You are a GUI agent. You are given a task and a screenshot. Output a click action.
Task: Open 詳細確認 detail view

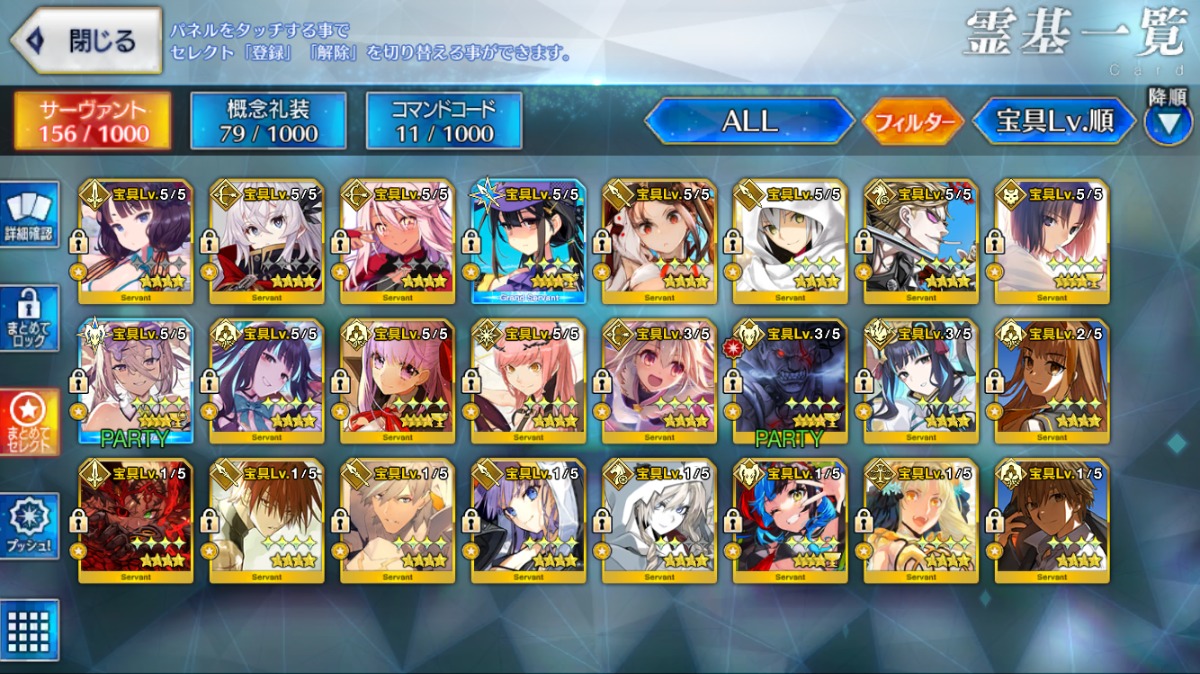(x=29, y=214)
